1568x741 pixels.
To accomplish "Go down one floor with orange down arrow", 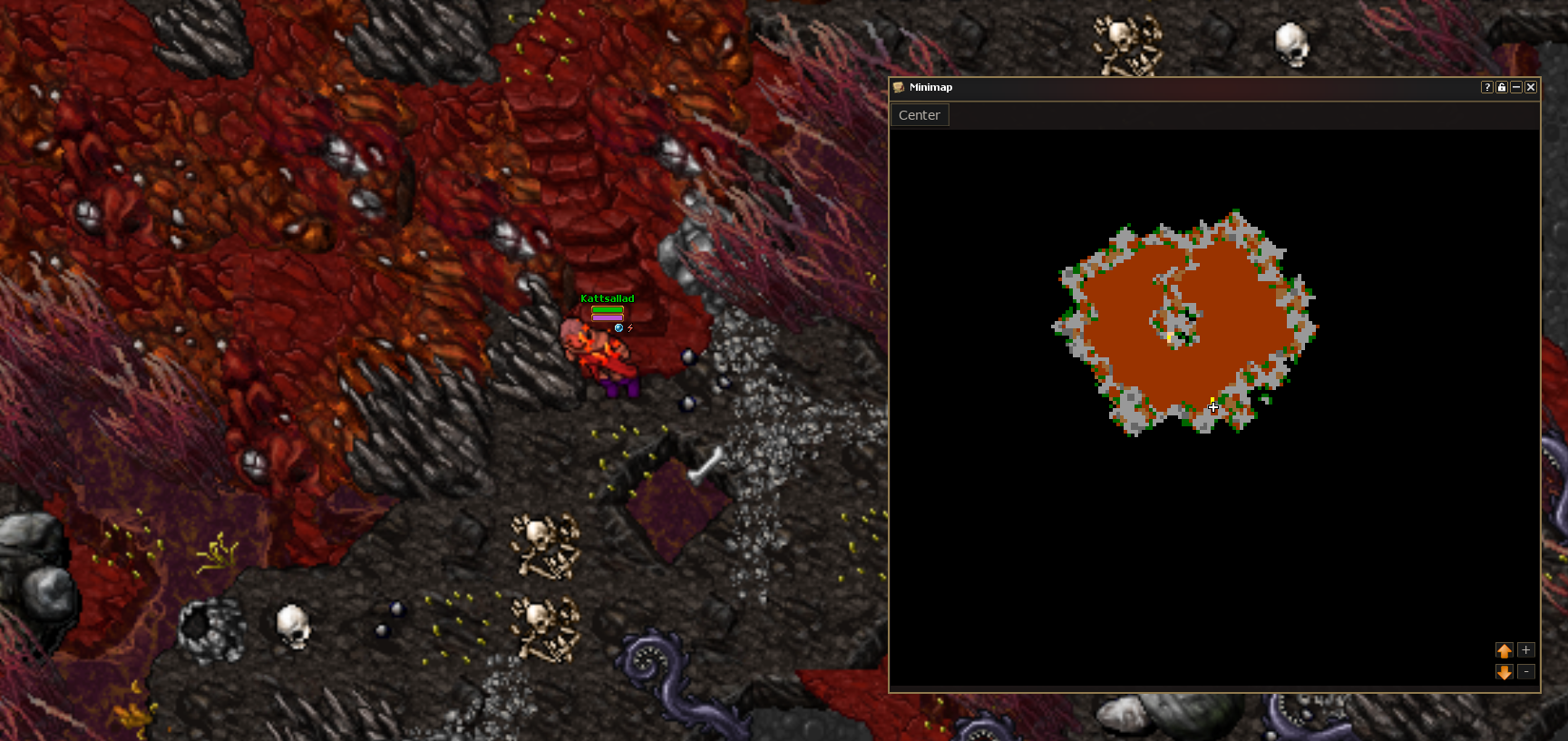I will coord(1505,672).
